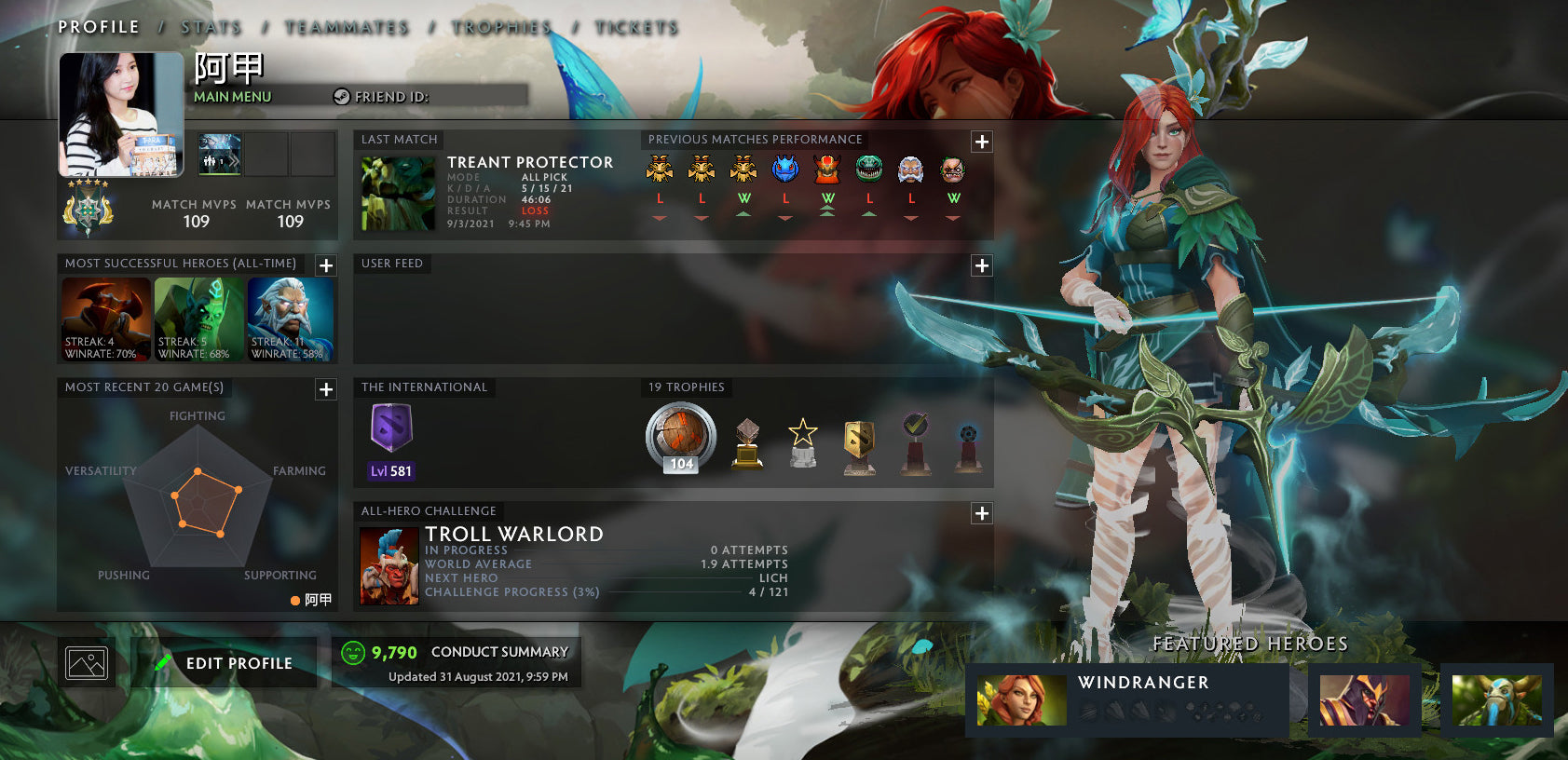
Task: Open the TROPHIES tab
Action: (500, 27)
